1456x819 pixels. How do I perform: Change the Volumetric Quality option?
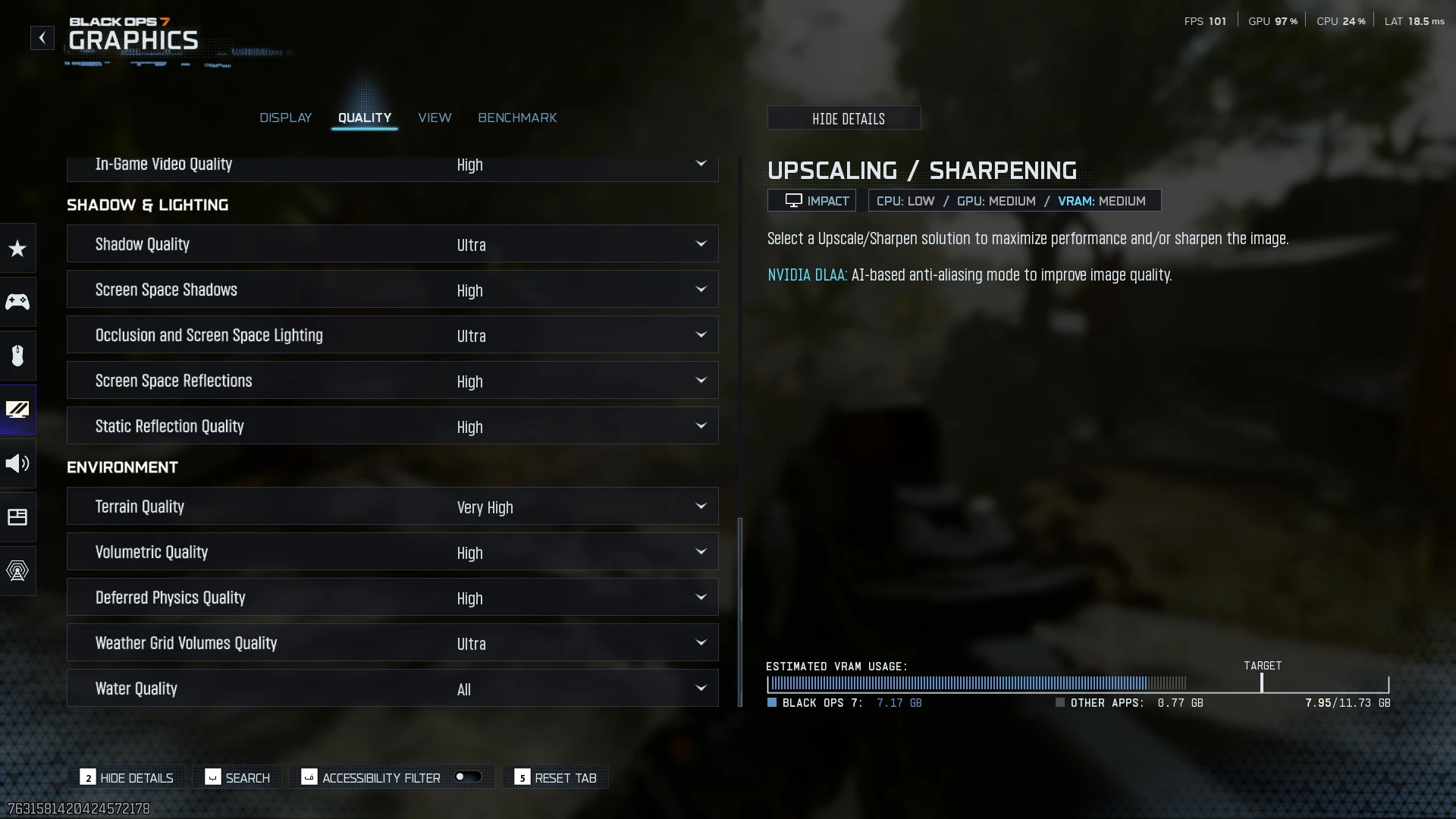(392, 552)
